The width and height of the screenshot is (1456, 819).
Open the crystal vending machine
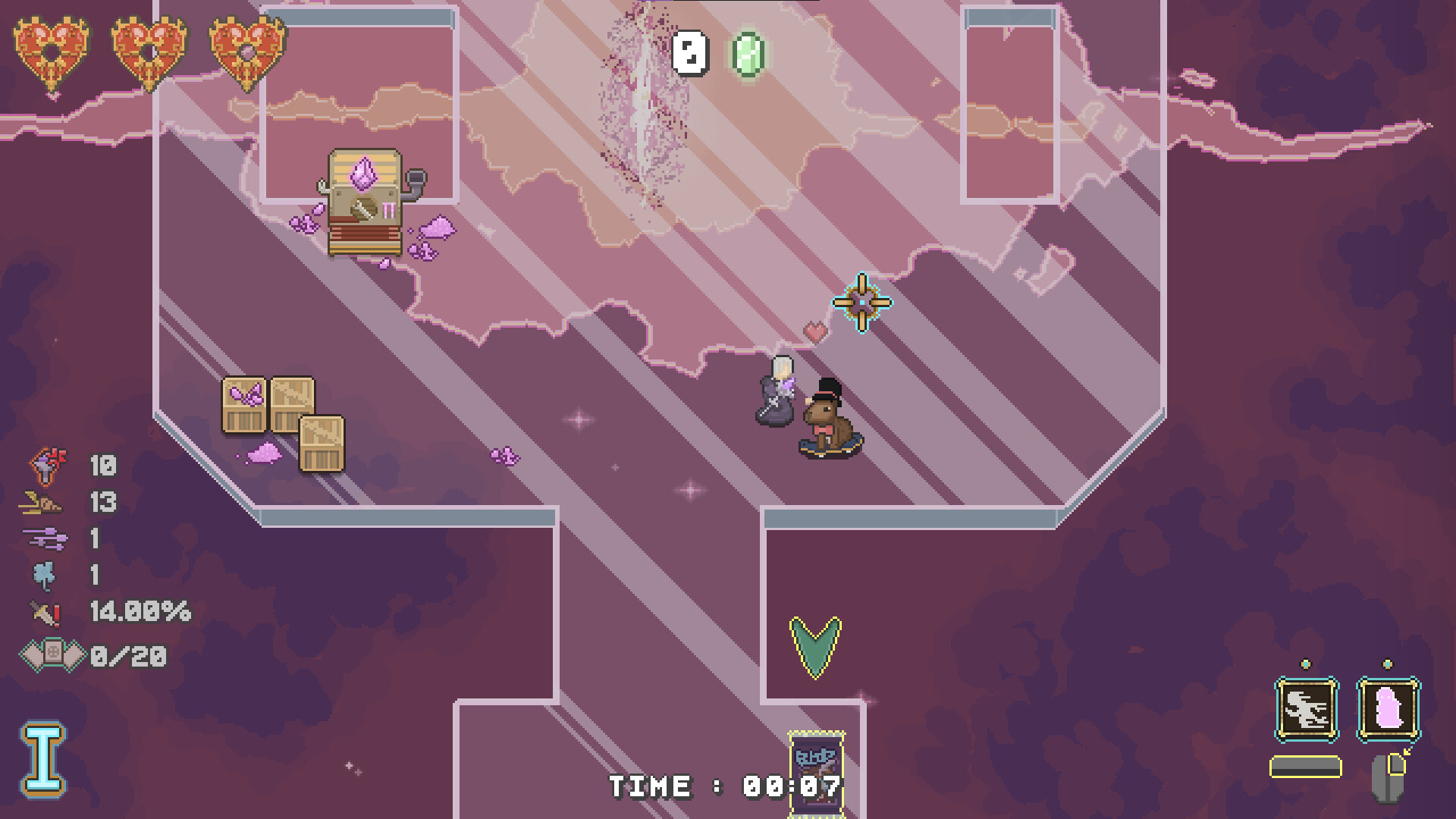coord(364,201)
